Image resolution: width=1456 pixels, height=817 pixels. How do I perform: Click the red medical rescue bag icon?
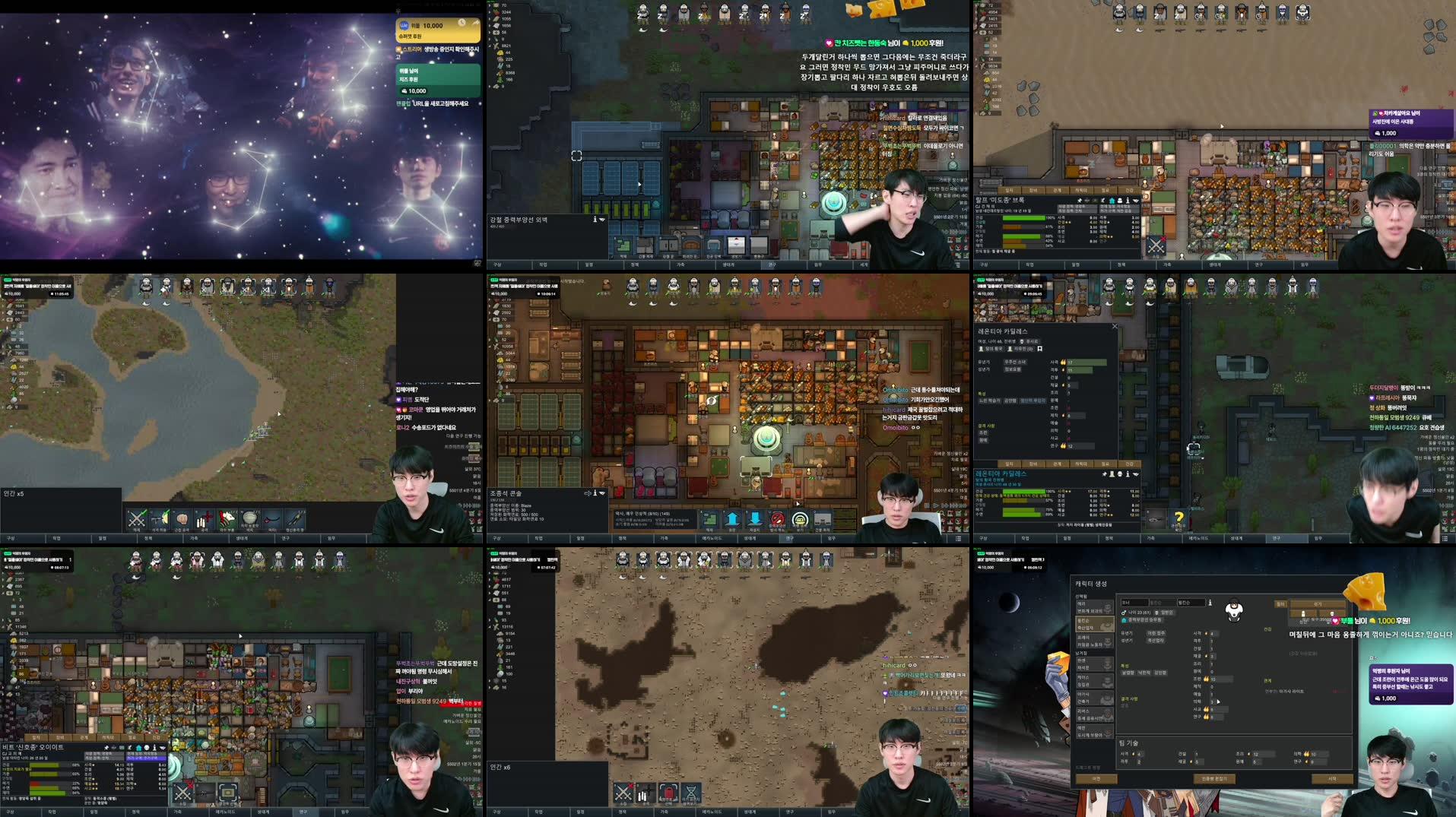668,792
